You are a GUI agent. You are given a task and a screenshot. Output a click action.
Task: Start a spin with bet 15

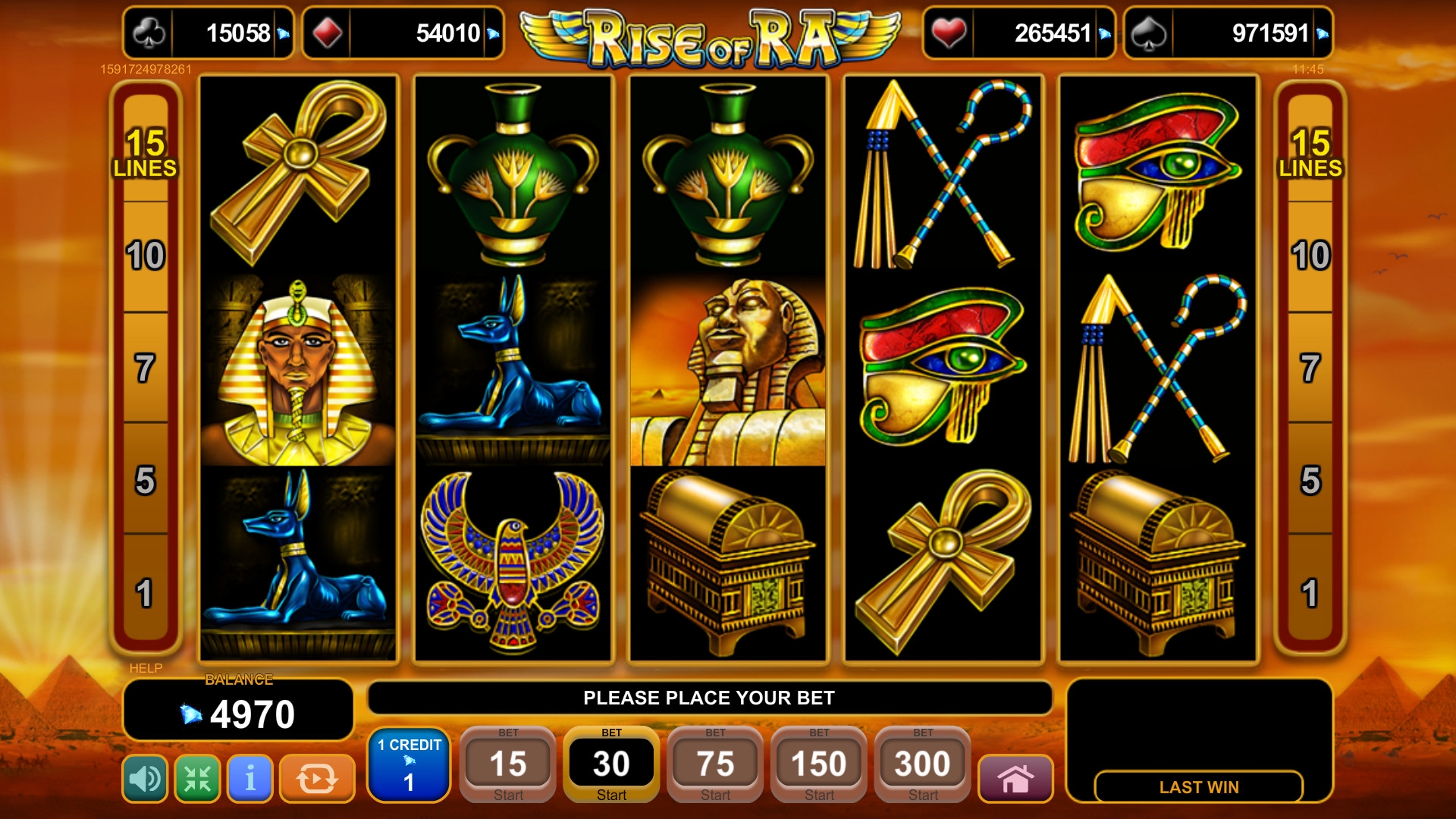click(507, 764)
